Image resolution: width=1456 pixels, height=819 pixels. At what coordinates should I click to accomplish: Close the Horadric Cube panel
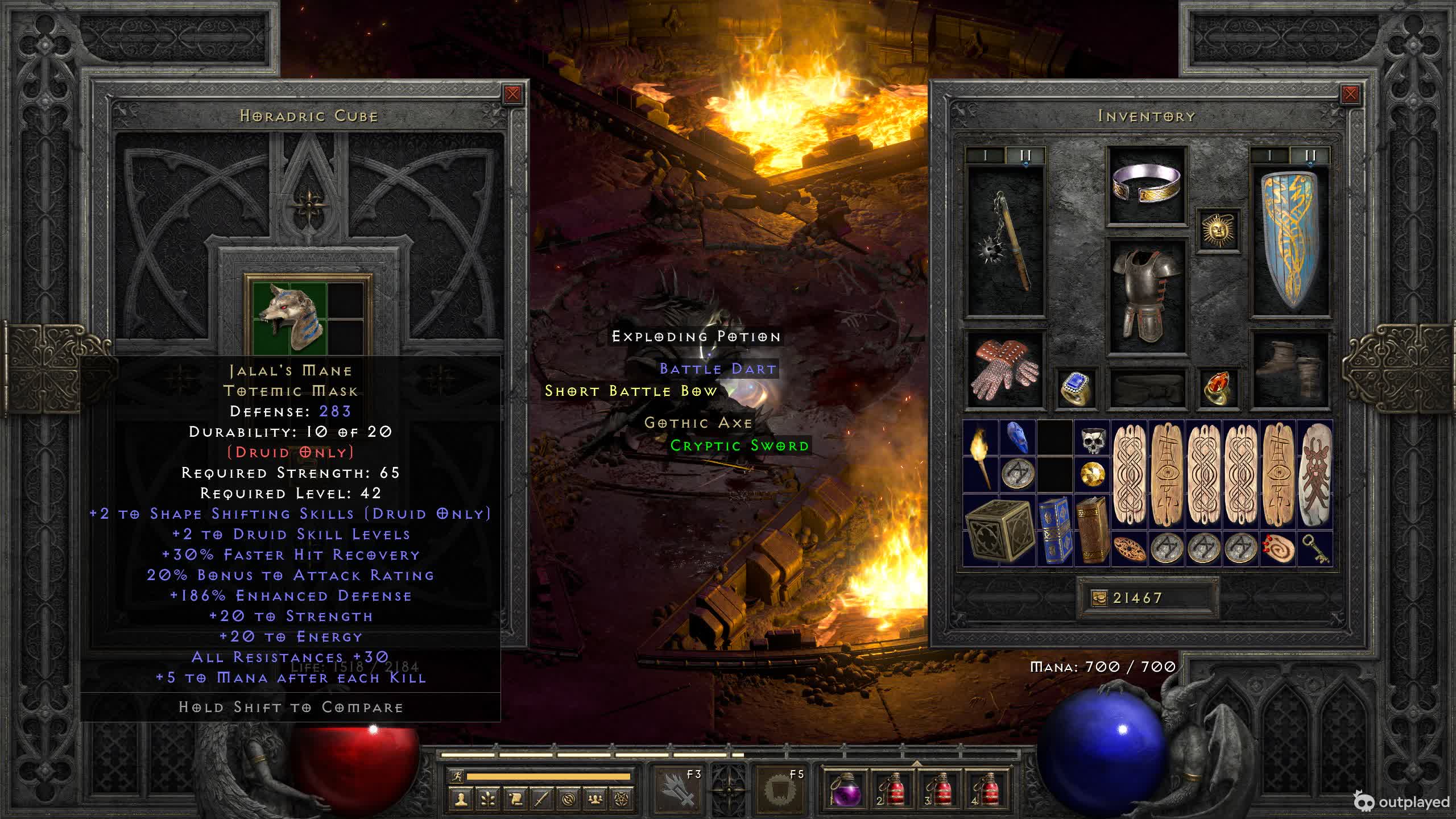(512, 94)
